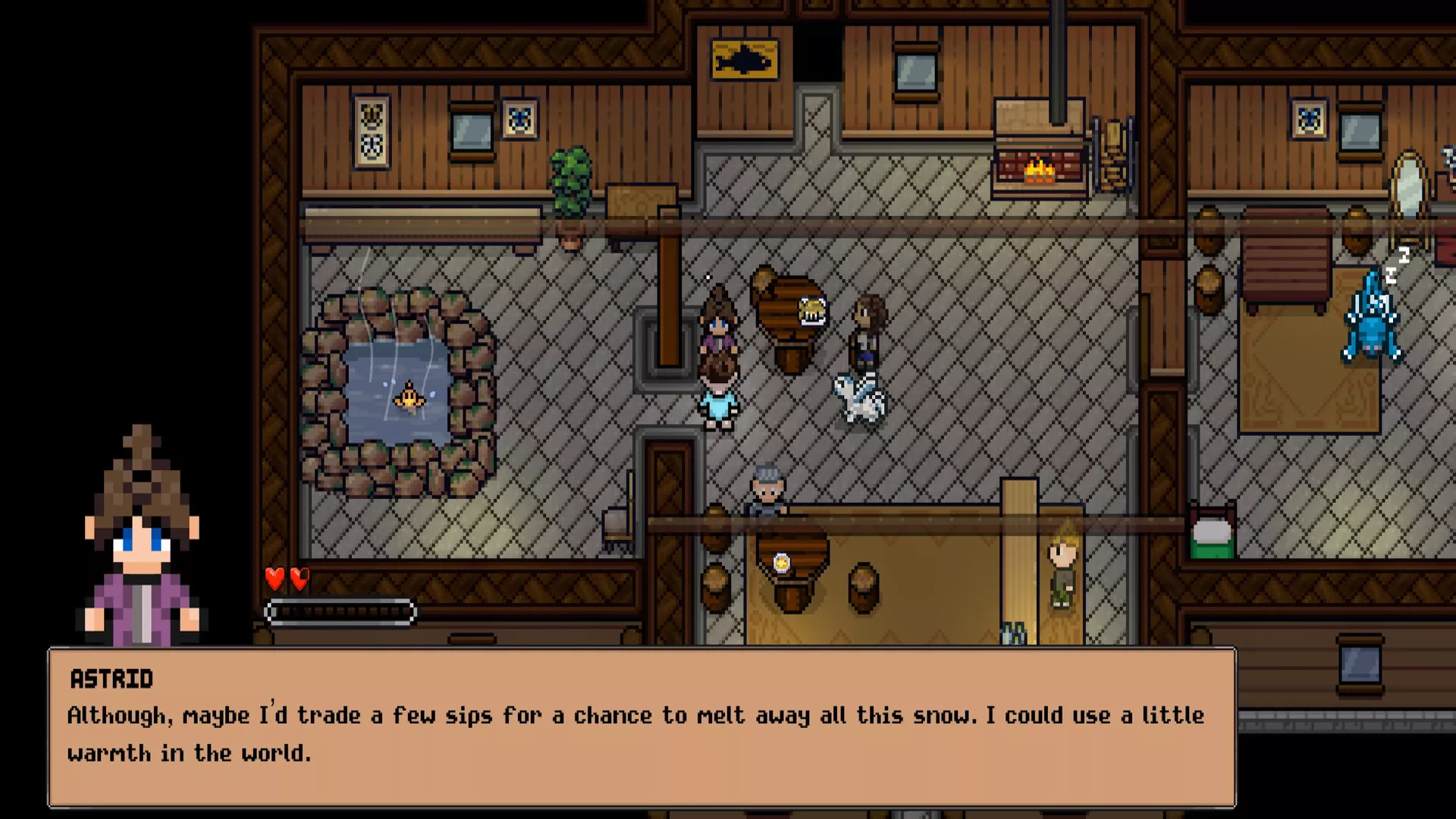
Task: Advance Astrid's dialogue text box
Action: (642, 728)
